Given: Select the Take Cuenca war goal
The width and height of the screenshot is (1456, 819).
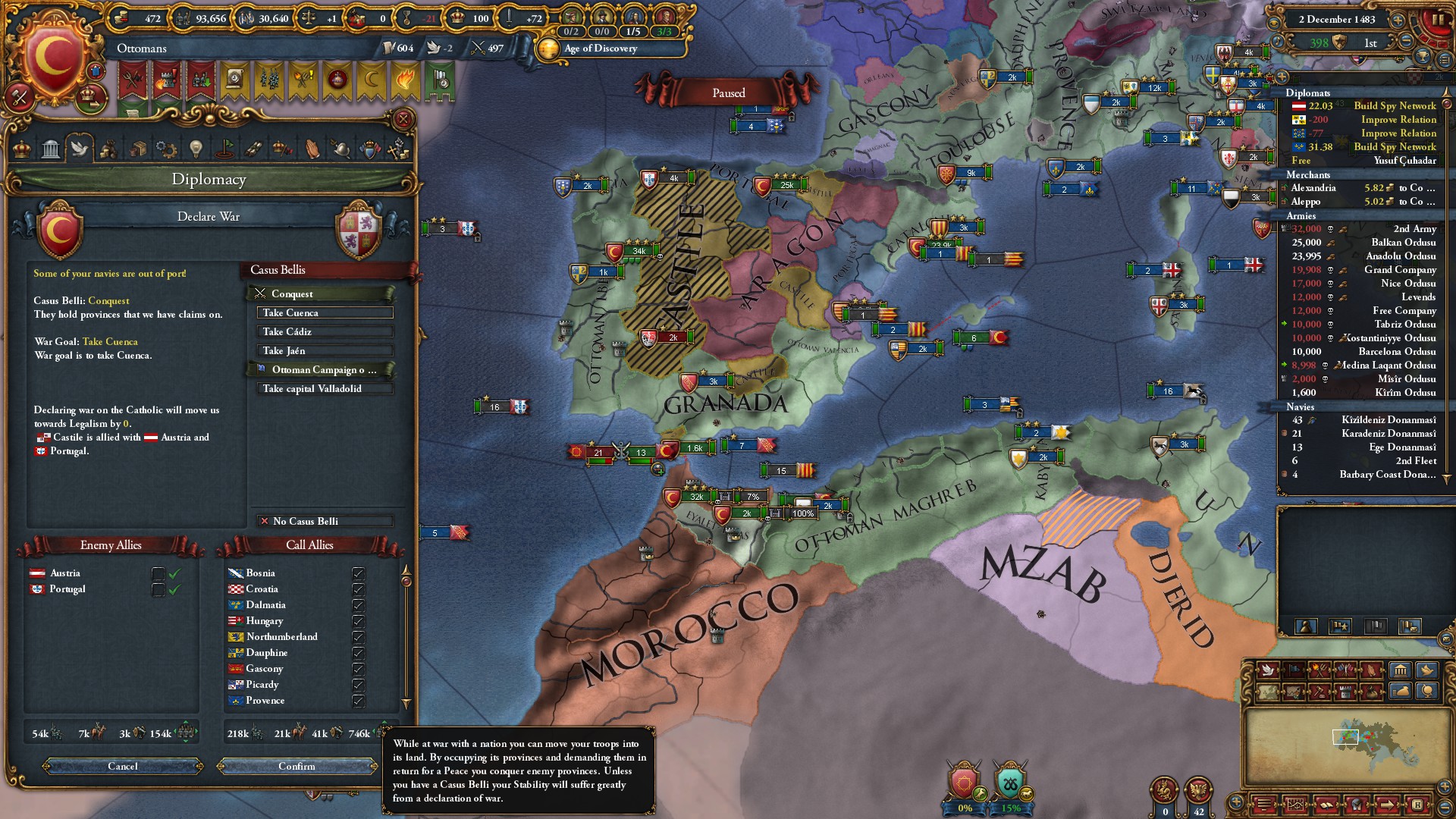Looking at the screenshot, I should pyautogui.click(x=325, y=313).
